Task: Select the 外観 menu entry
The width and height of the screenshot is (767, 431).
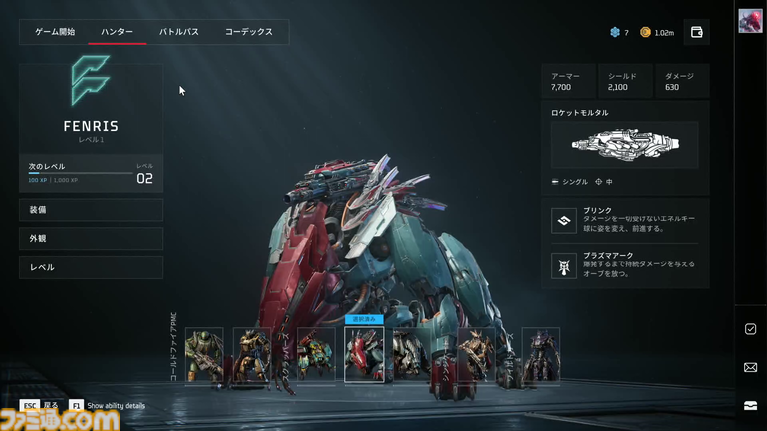Action: tap(91, 239)
